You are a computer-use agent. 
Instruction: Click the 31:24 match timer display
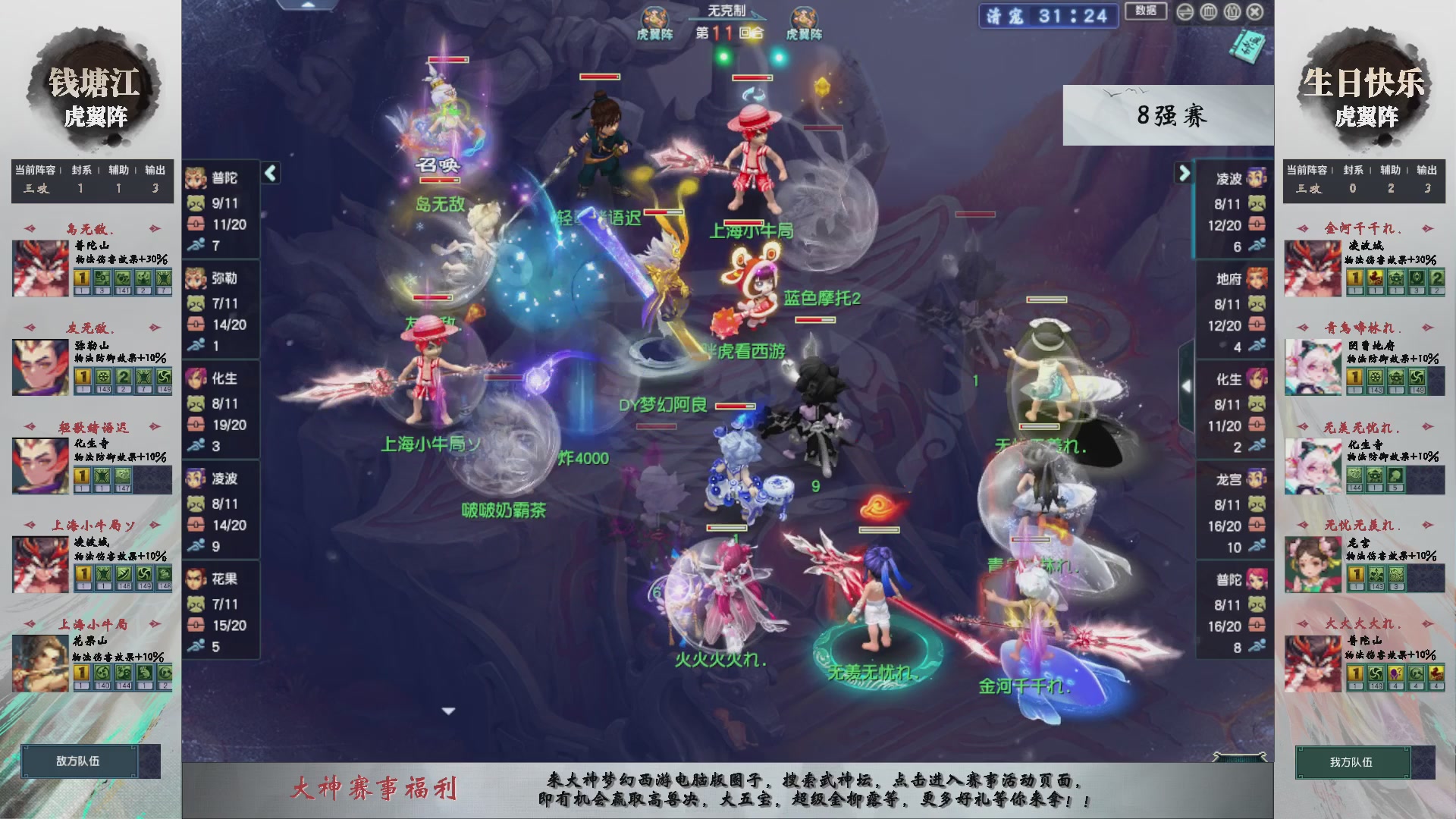1069,17
